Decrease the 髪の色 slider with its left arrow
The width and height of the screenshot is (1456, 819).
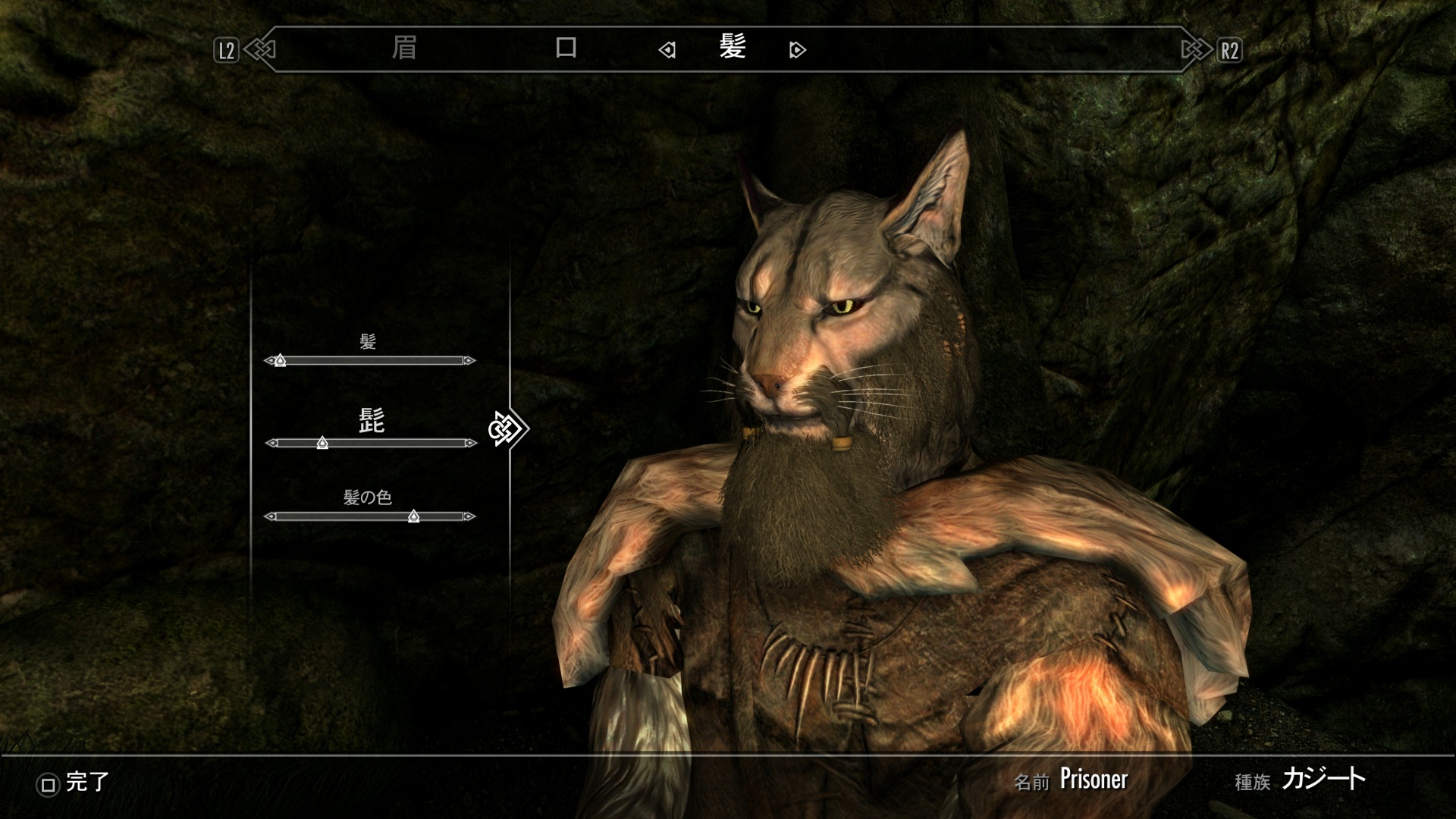tap(269, 516)
